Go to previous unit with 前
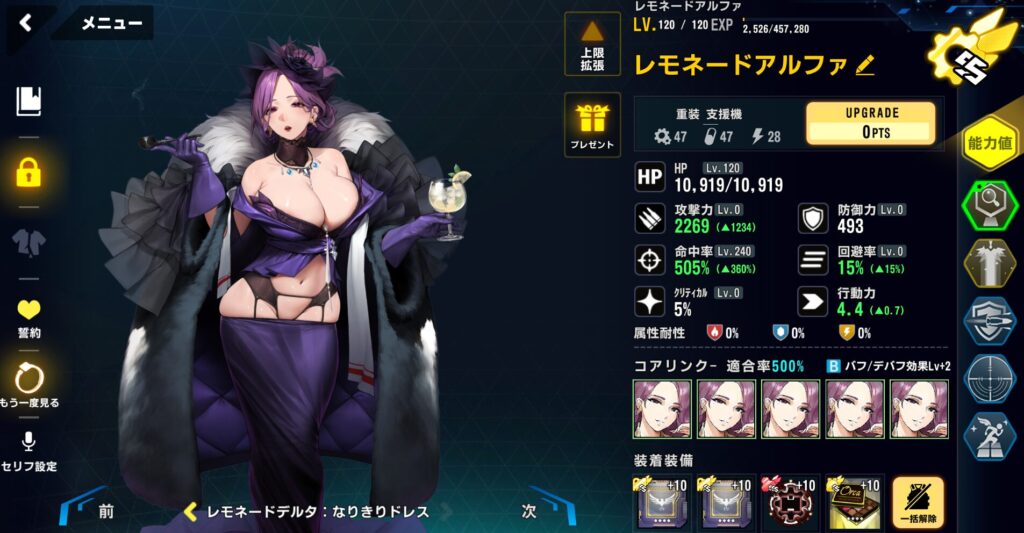The height and width of the screenshot is (533, 1024). click(x=105, y=511)
